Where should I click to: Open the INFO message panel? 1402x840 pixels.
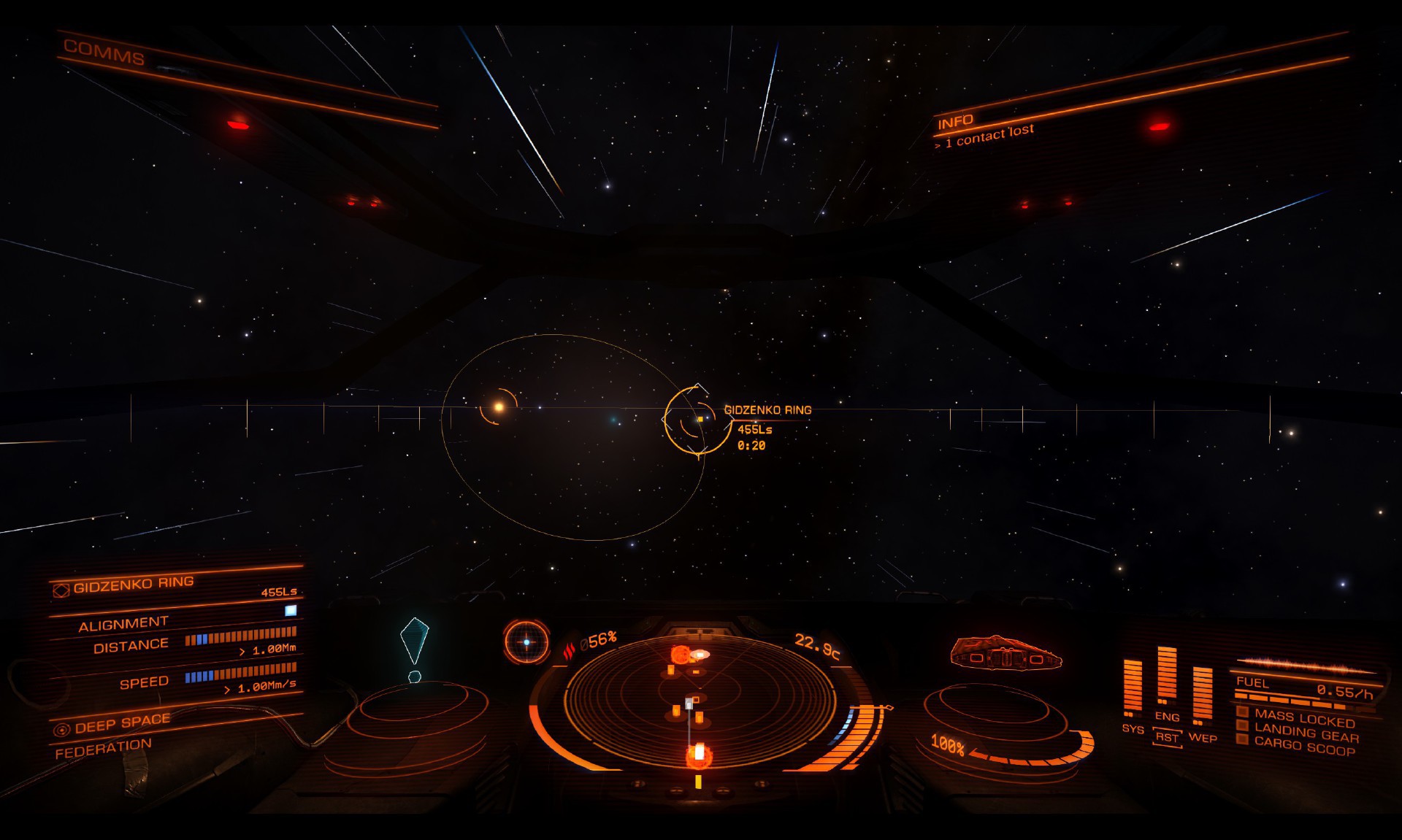point(955,121)
